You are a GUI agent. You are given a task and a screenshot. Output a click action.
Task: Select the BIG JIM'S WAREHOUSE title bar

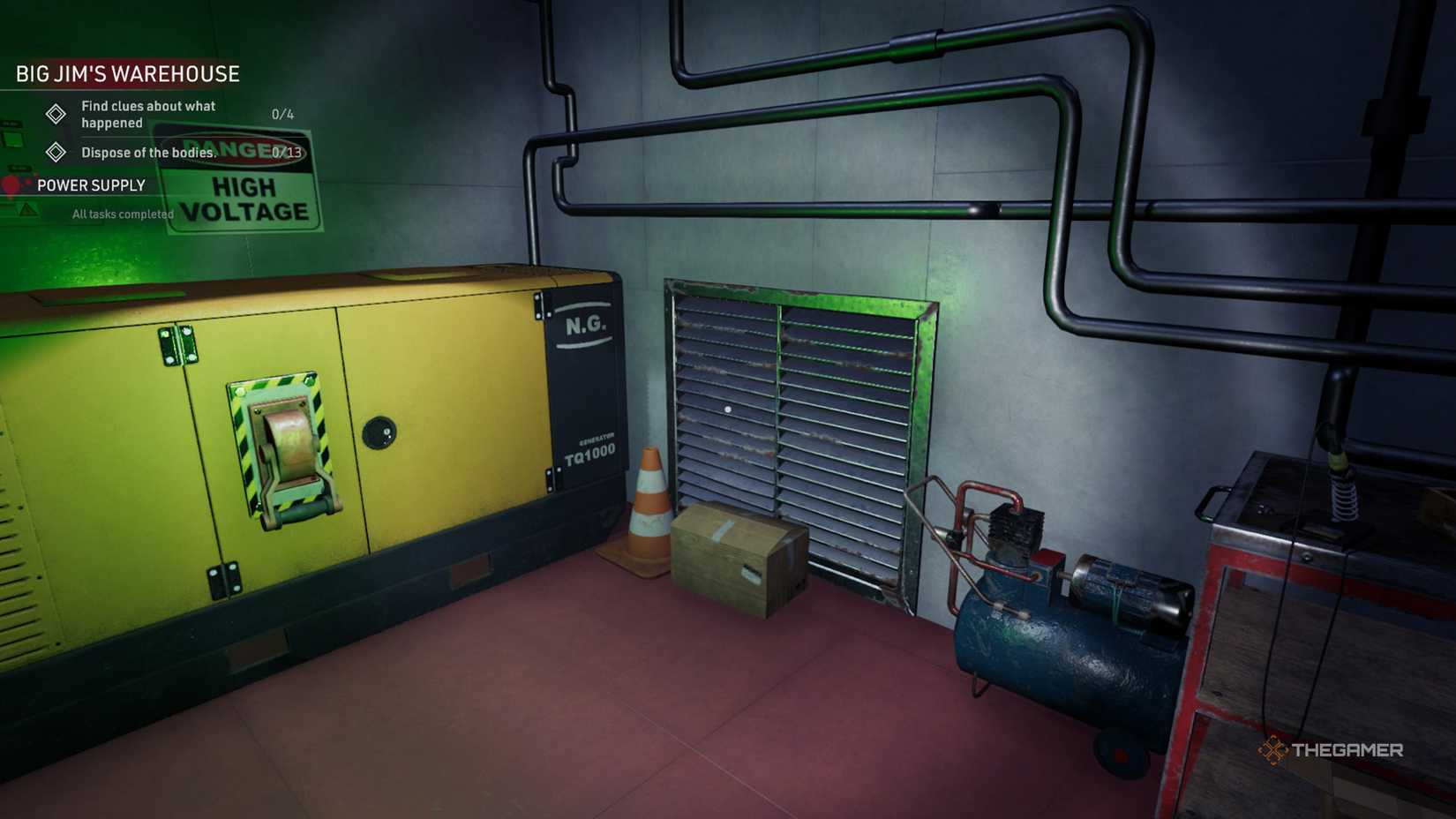[x=126, y=74]
